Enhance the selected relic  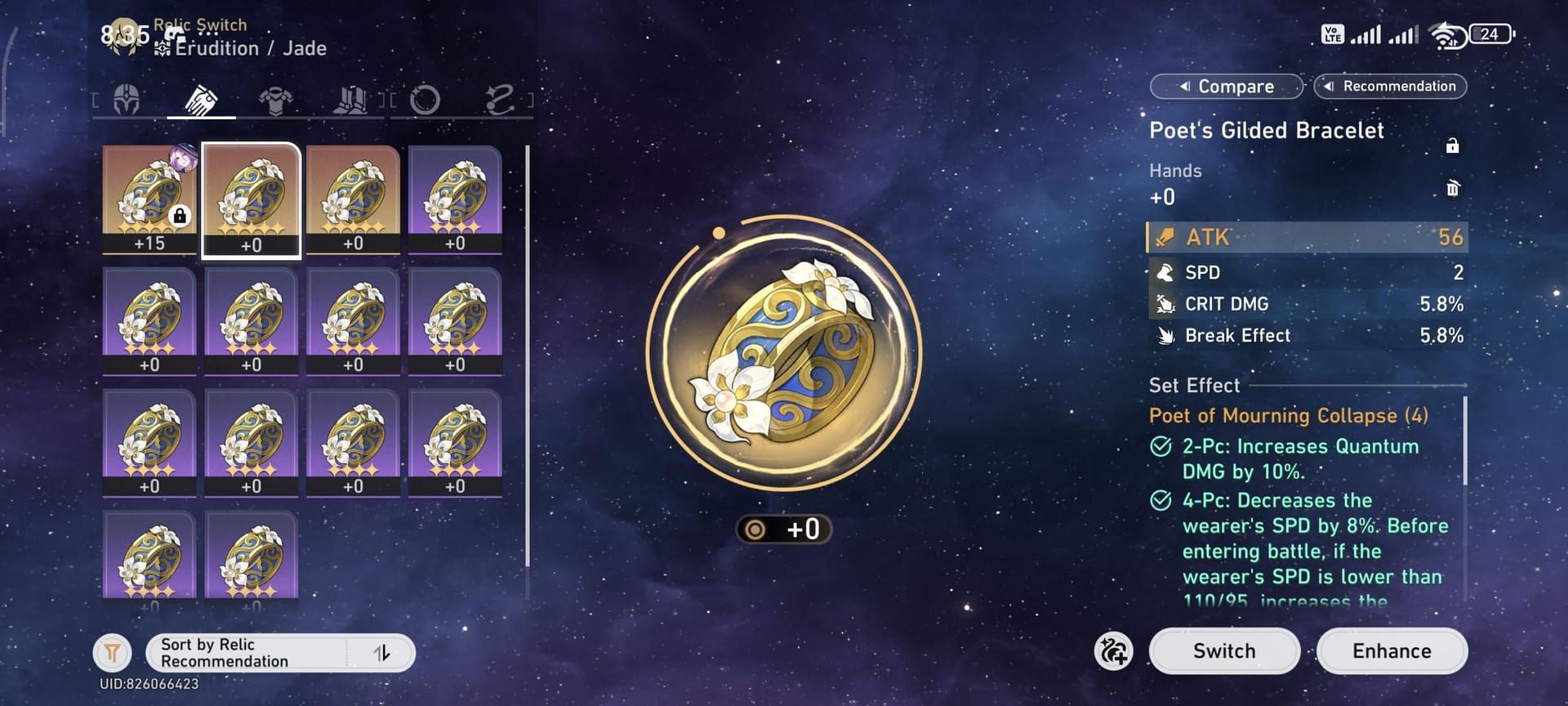point(1391,650)
